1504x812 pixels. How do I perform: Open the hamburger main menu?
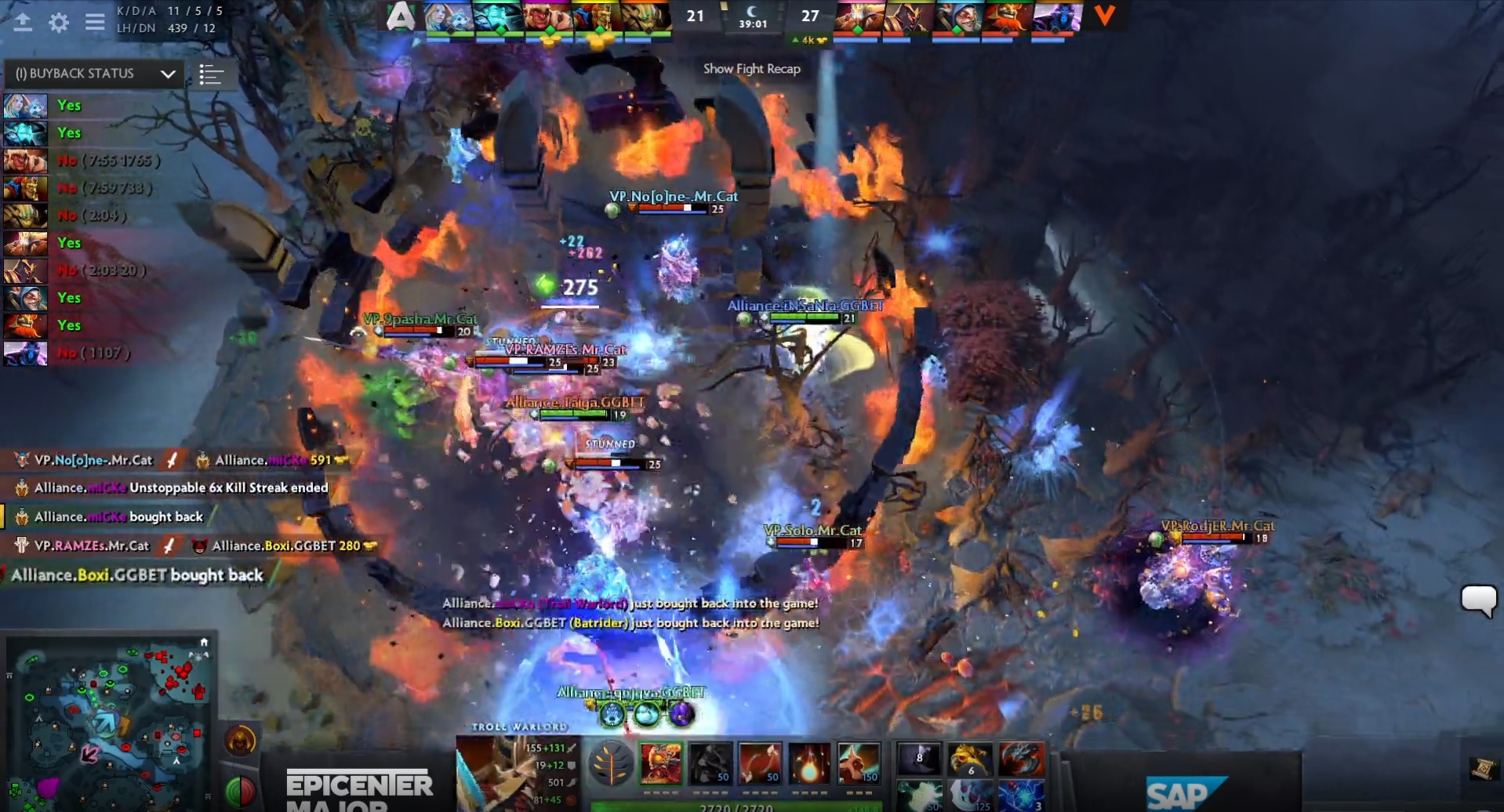[x=95, y=22]
